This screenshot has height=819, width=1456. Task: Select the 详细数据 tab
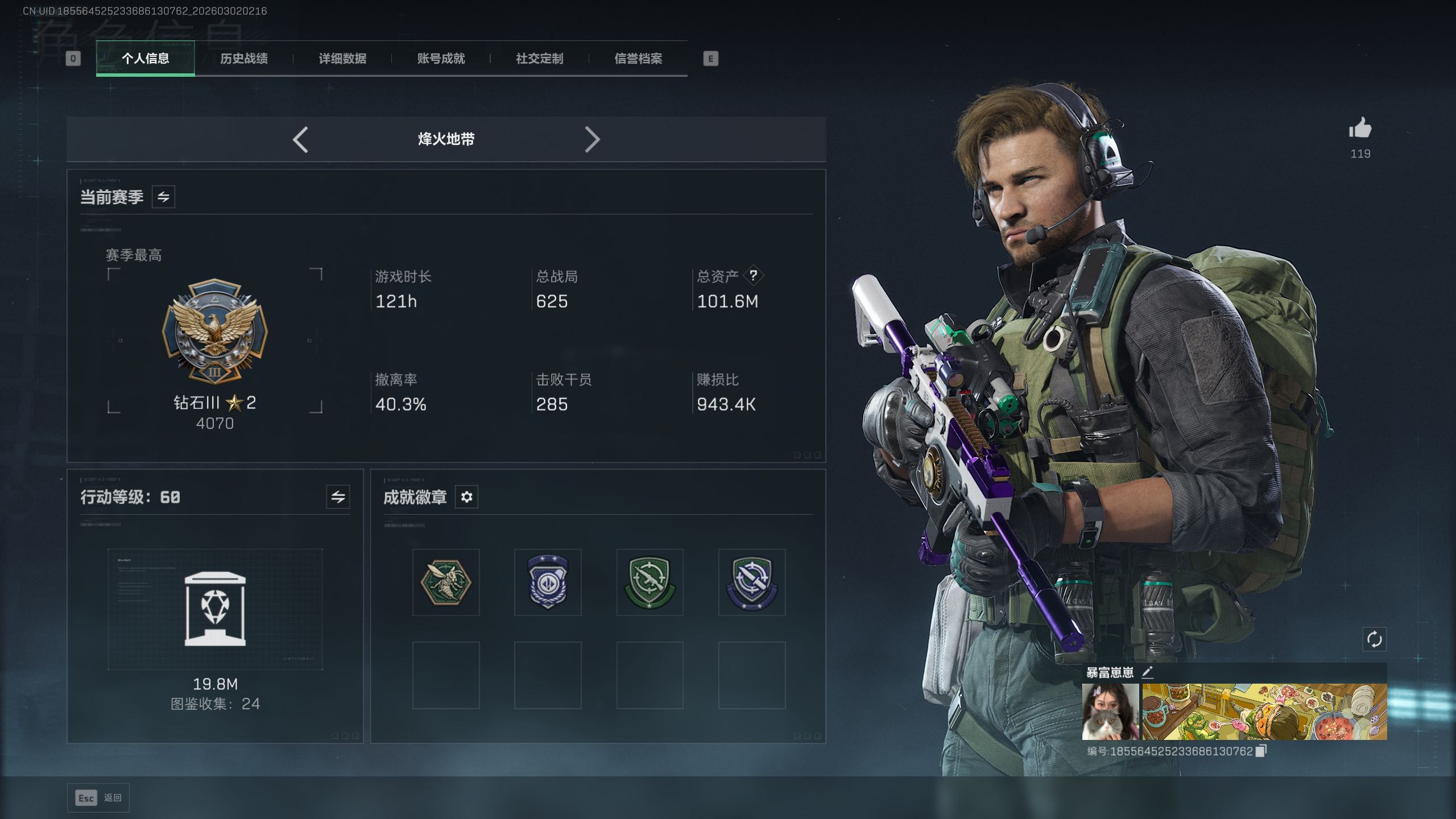click(x=342, y=59)
